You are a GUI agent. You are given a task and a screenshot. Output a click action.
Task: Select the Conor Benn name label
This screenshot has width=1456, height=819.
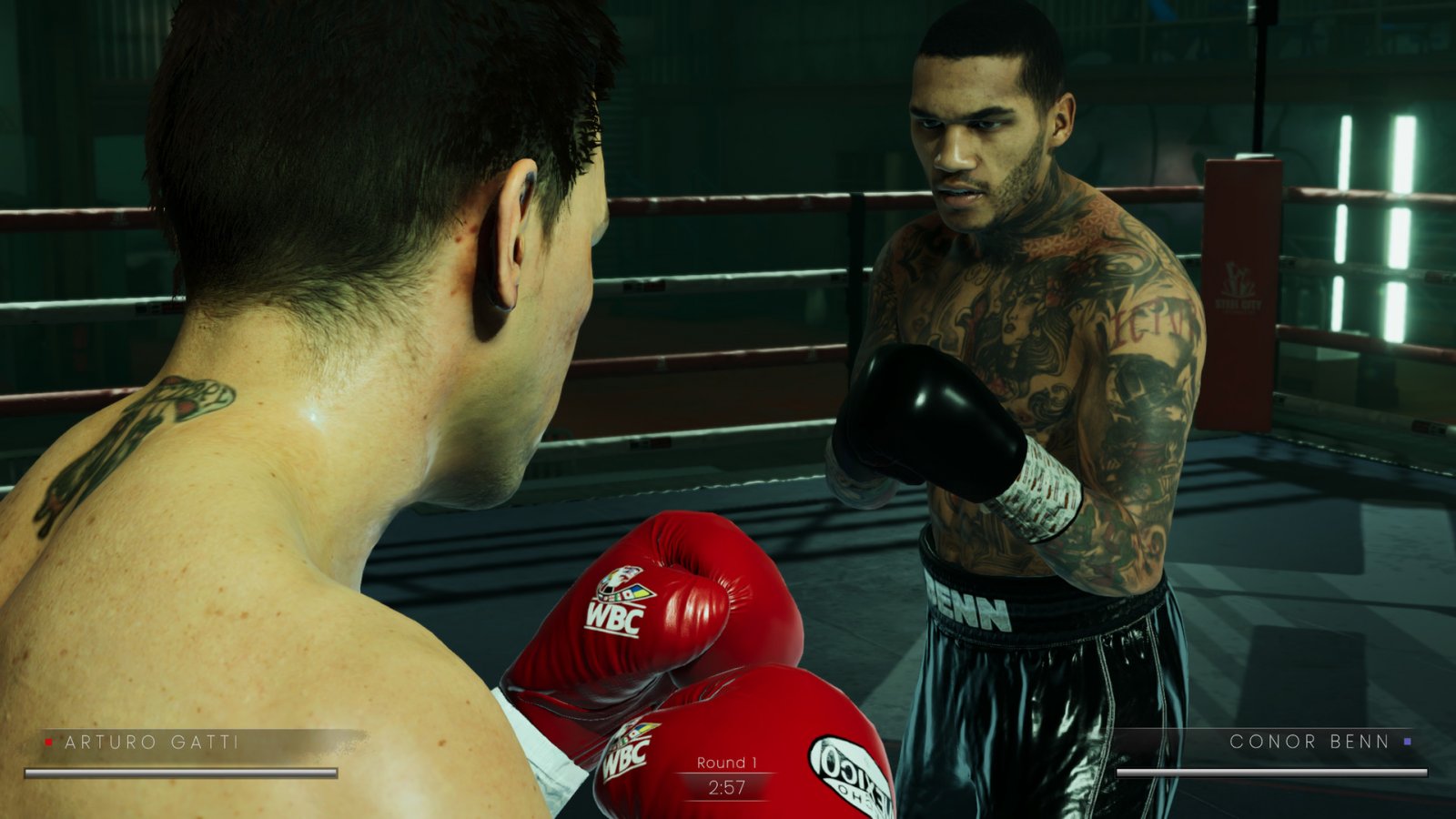tap(1310, 743)
